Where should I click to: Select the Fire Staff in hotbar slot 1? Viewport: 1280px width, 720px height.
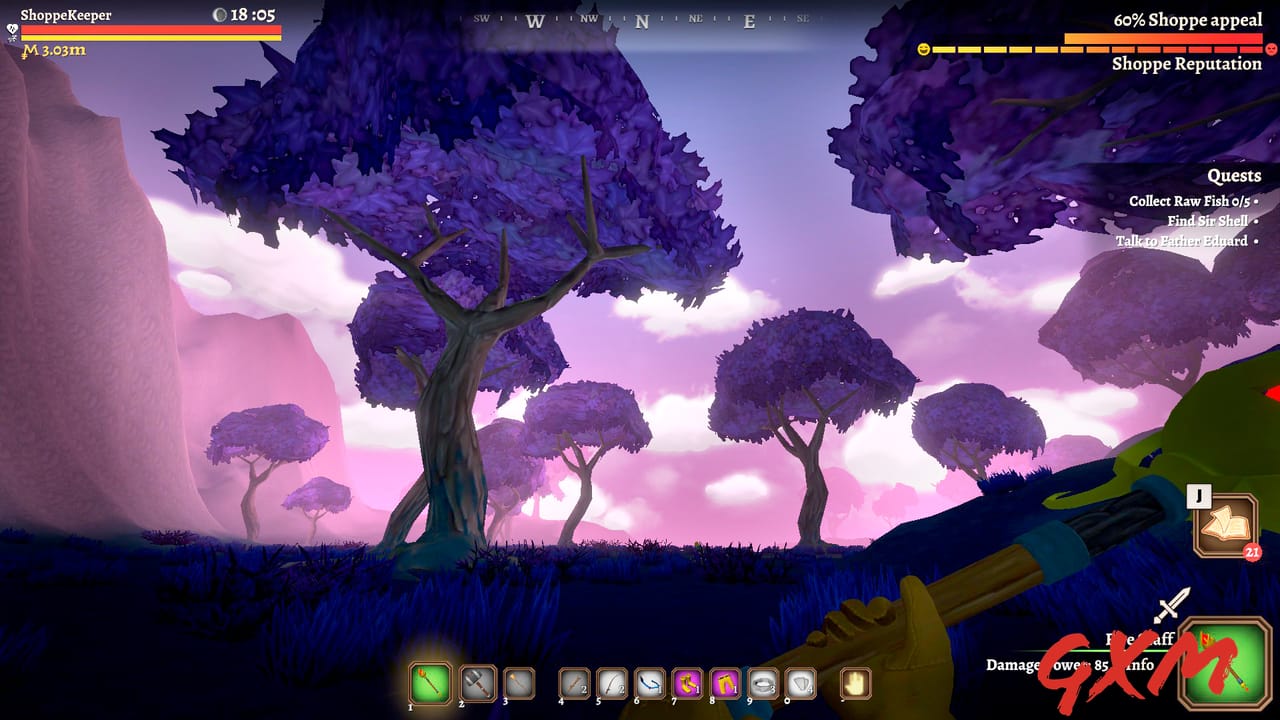pyautogui.click(x=430, y=683)
